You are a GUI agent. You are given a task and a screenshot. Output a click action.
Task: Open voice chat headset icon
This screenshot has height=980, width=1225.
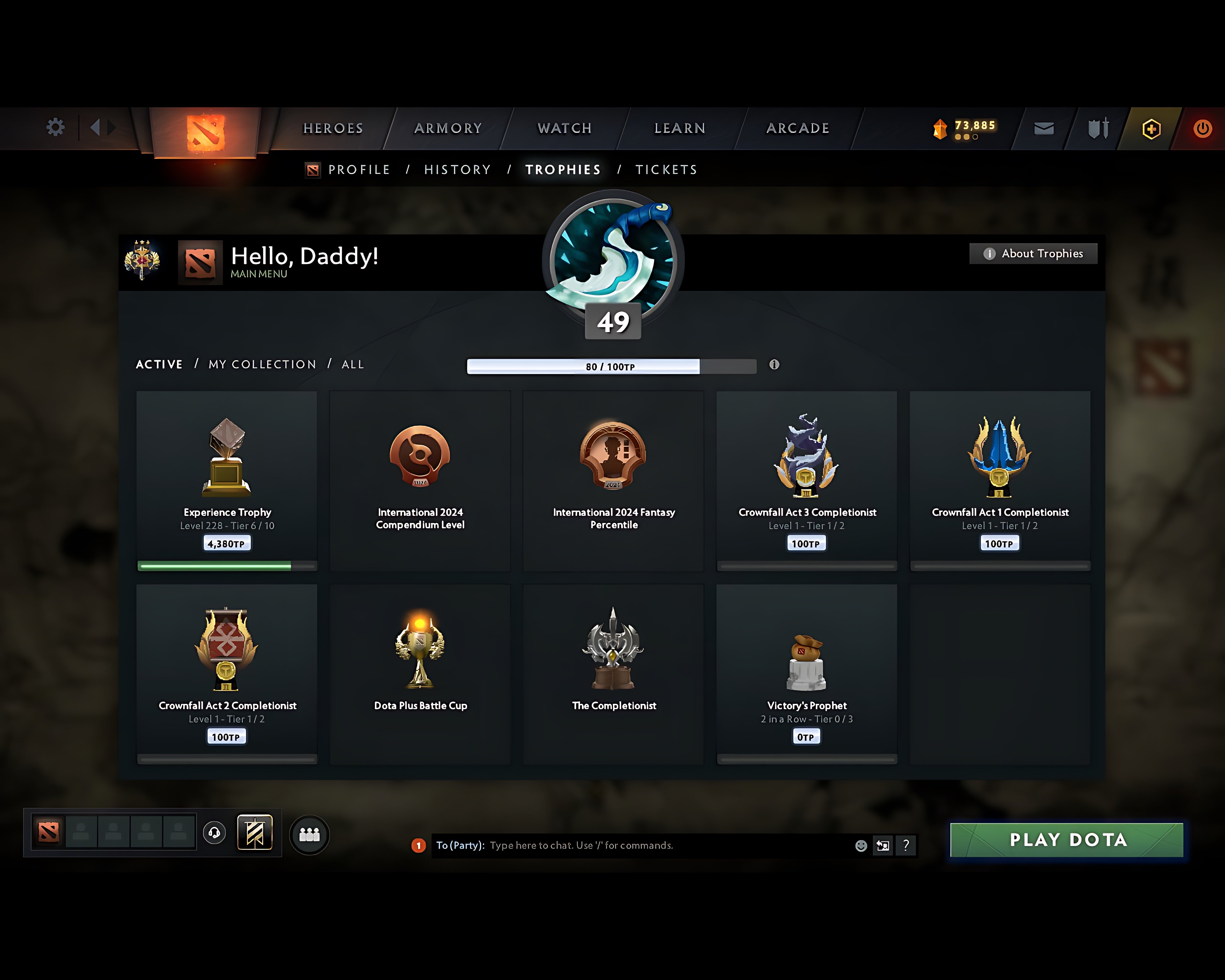tap(215, 833)
